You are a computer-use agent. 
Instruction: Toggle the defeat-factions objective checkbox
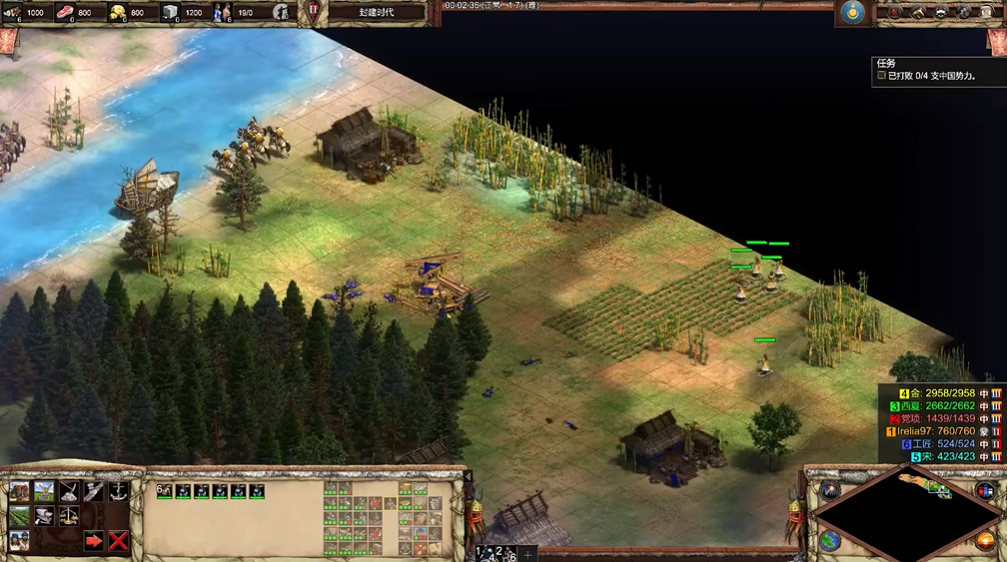click(881, 75)
